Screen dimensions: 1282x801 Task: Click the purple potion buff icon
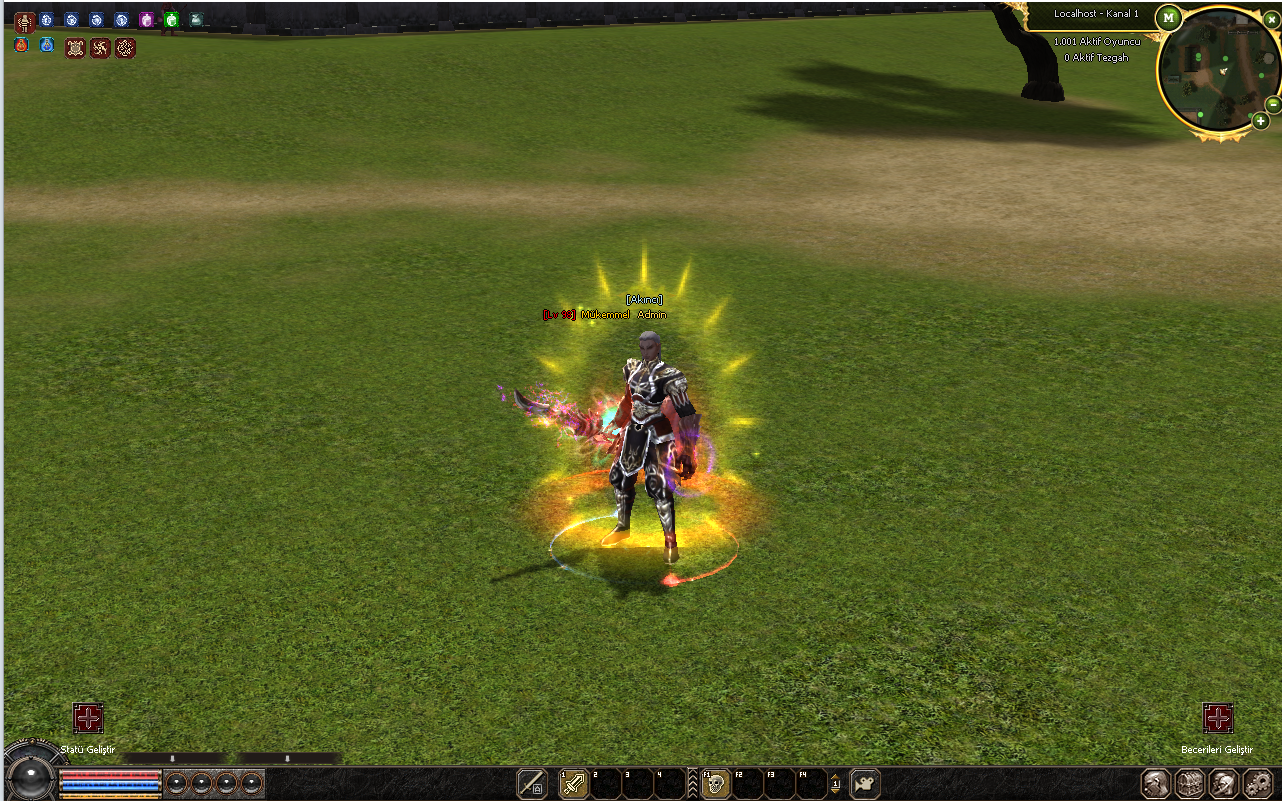coord(147,19)
